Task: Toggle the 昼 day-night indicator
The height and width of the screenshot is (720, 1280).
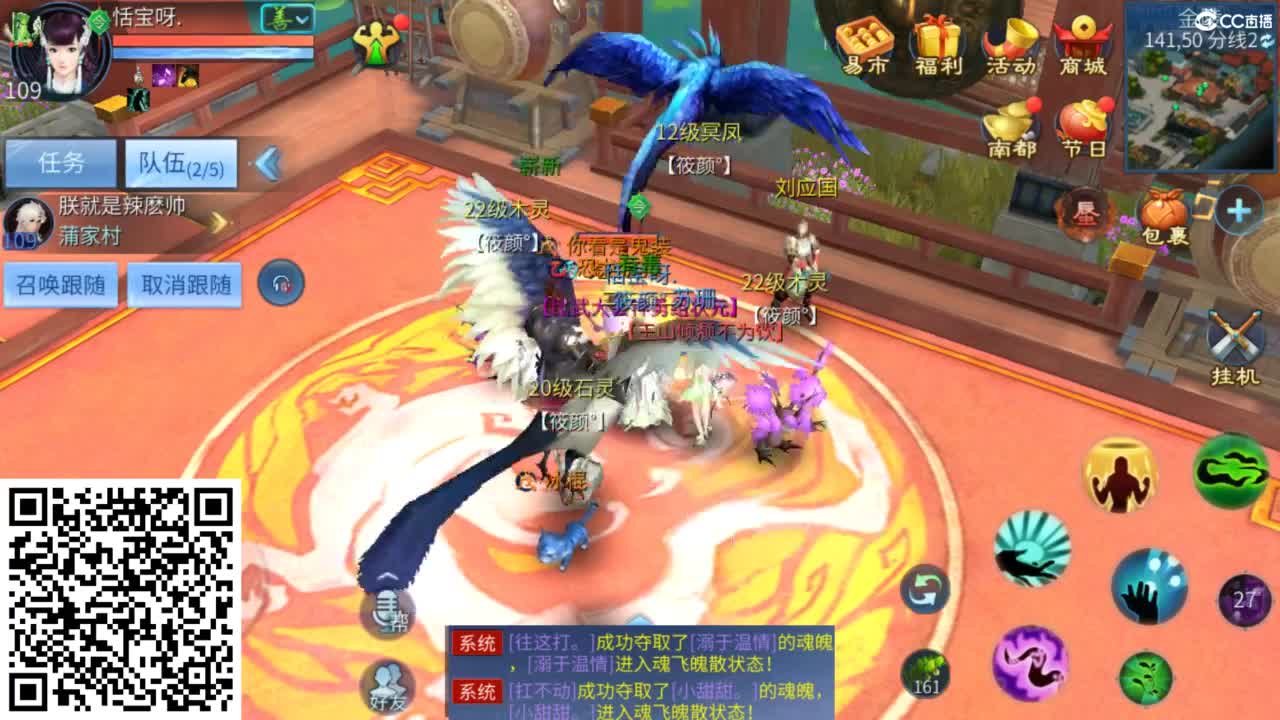Action: [1084, 212]
